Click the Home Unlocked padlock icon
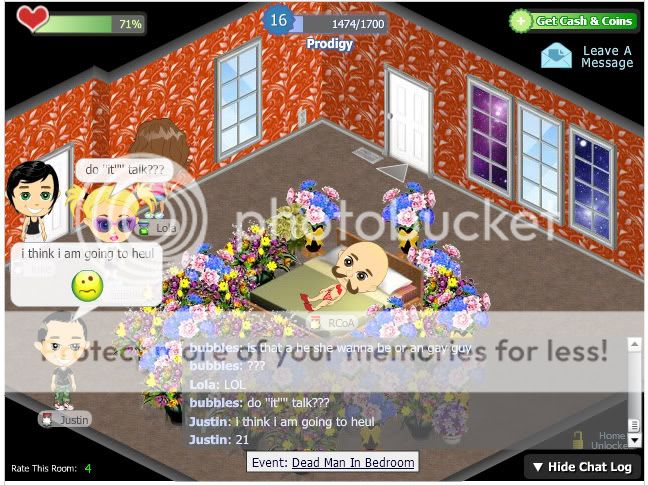Image resolution: width=648 pixels, height=485 pixels. tap(578, 438)
